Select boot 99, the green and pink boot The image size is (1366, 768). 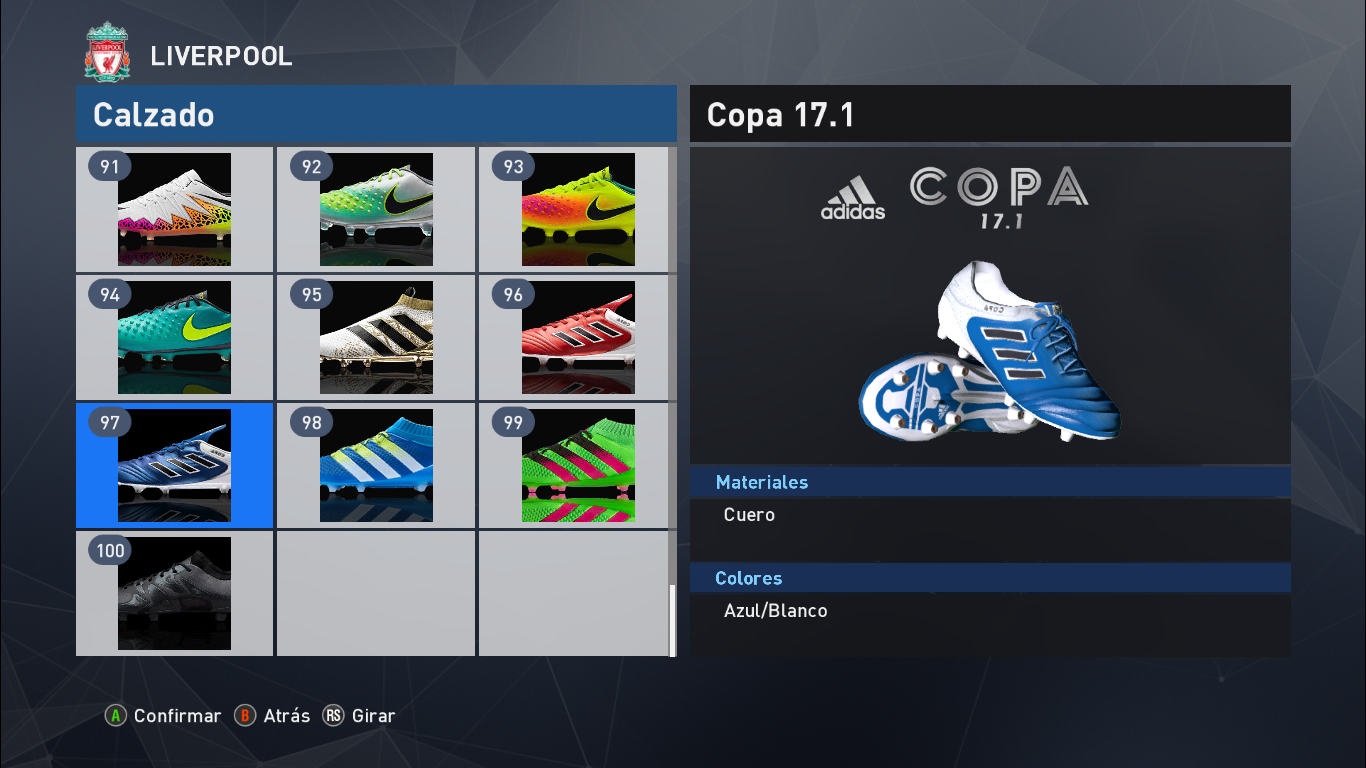click(576, 465)
